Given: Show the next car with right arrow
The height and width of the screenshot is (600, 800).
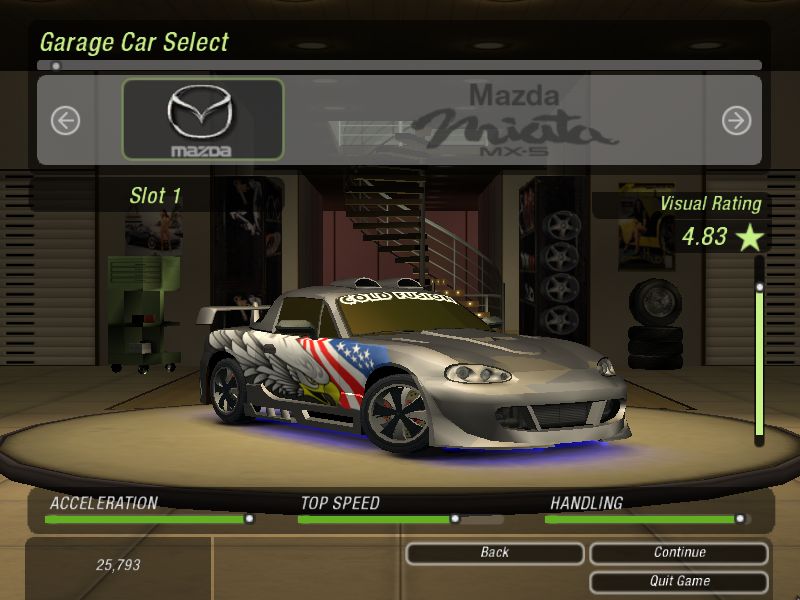Looking at the screenshot, I should click(x=736, y=121).
